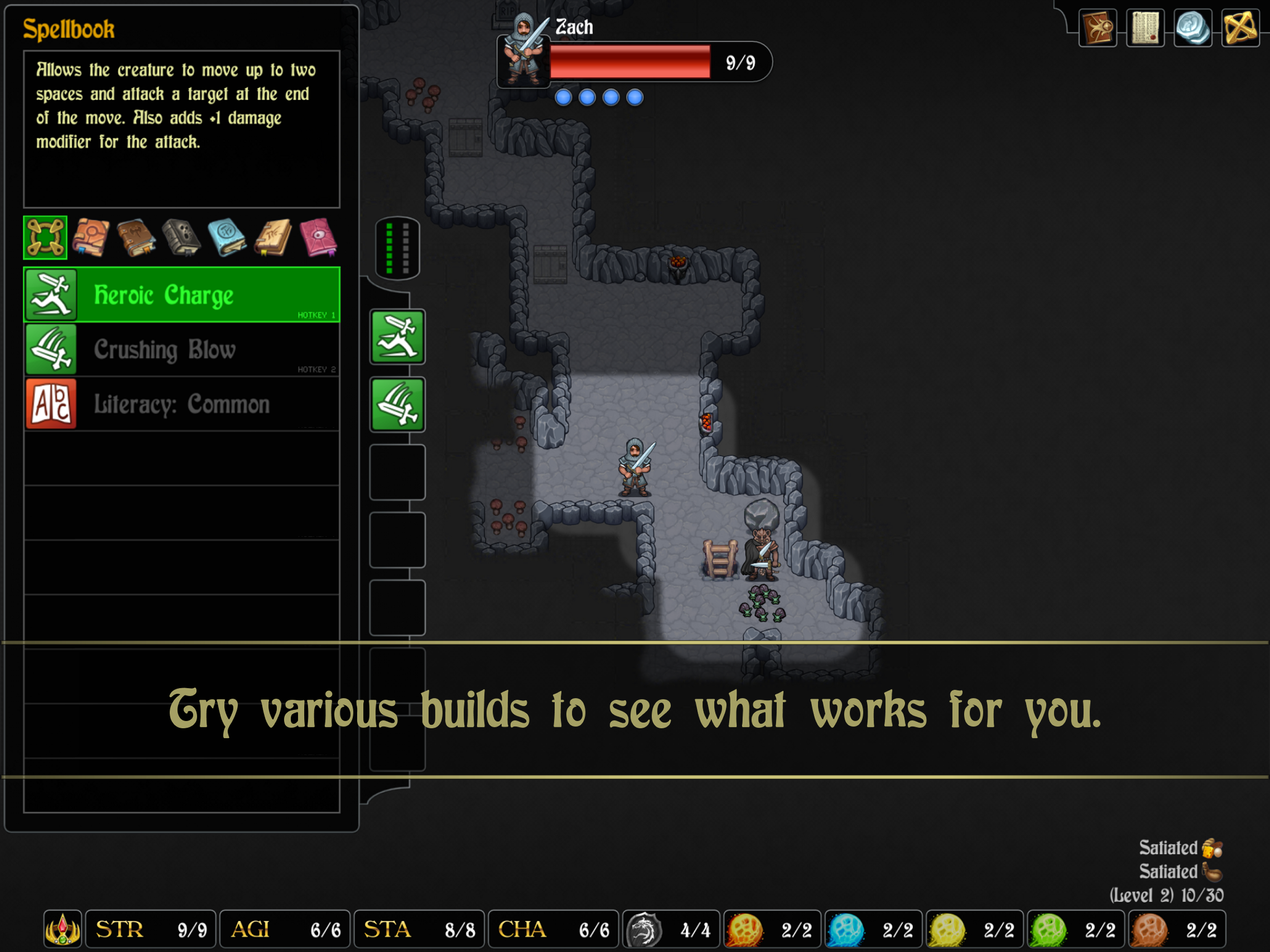Open the grey ghost-face spellbook tab
Image resolution: width=1270 pixels, height=952 pixels.
[181, 237]
